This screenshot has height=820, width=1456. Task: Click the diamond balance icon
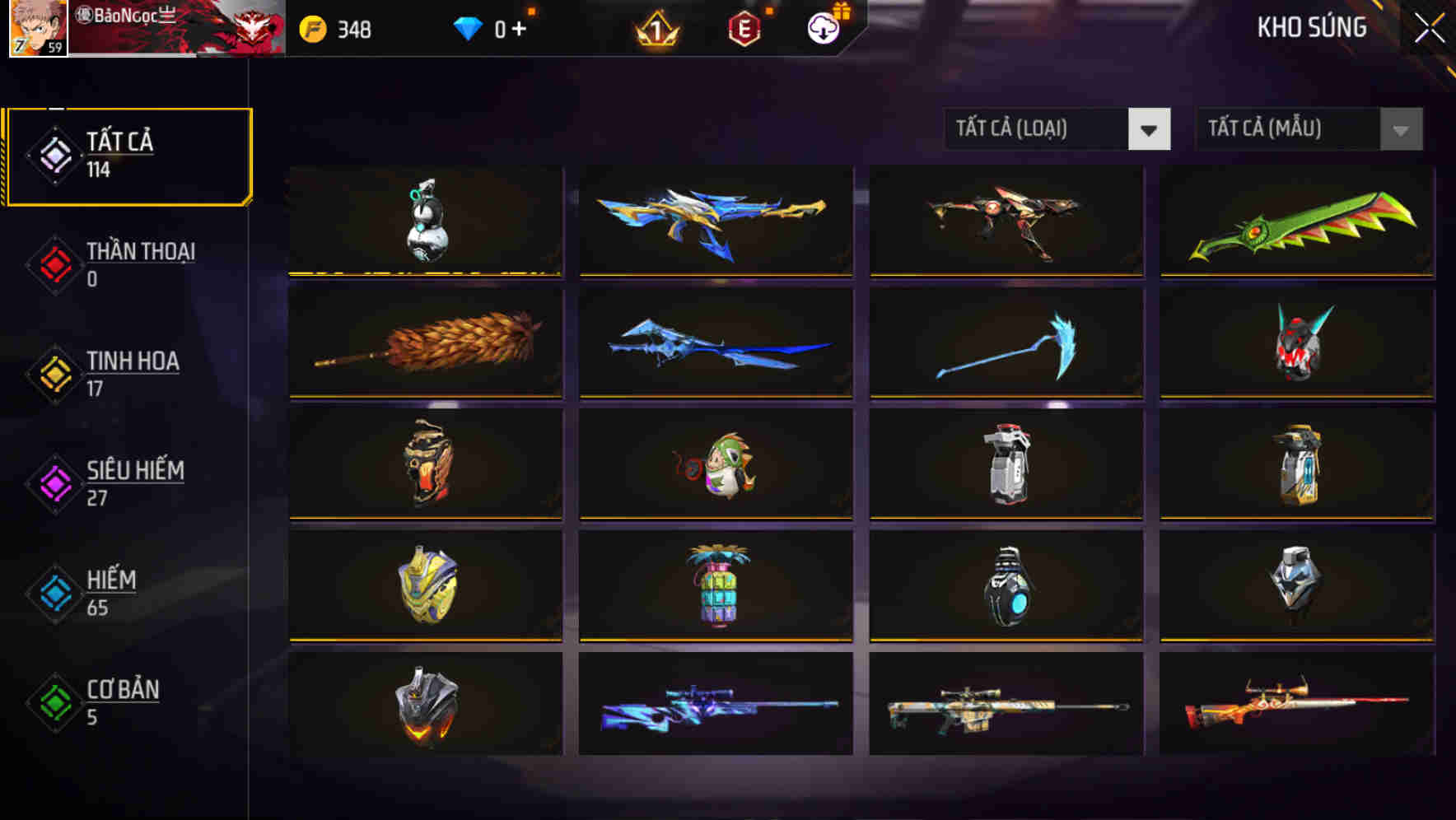tap(466, 28)
